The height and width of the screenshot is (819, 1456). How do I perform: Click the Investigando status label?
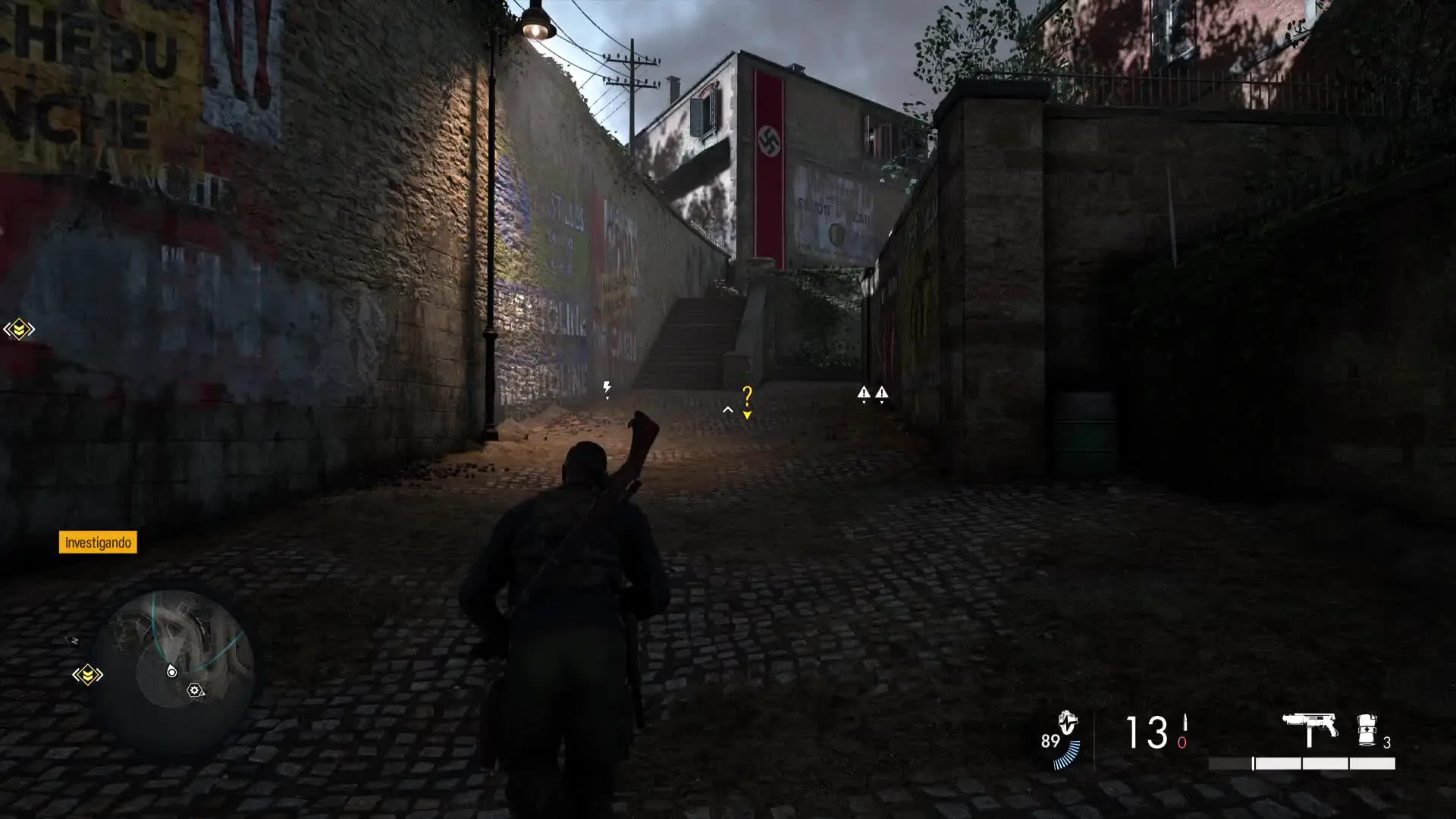tap(98, 542)
